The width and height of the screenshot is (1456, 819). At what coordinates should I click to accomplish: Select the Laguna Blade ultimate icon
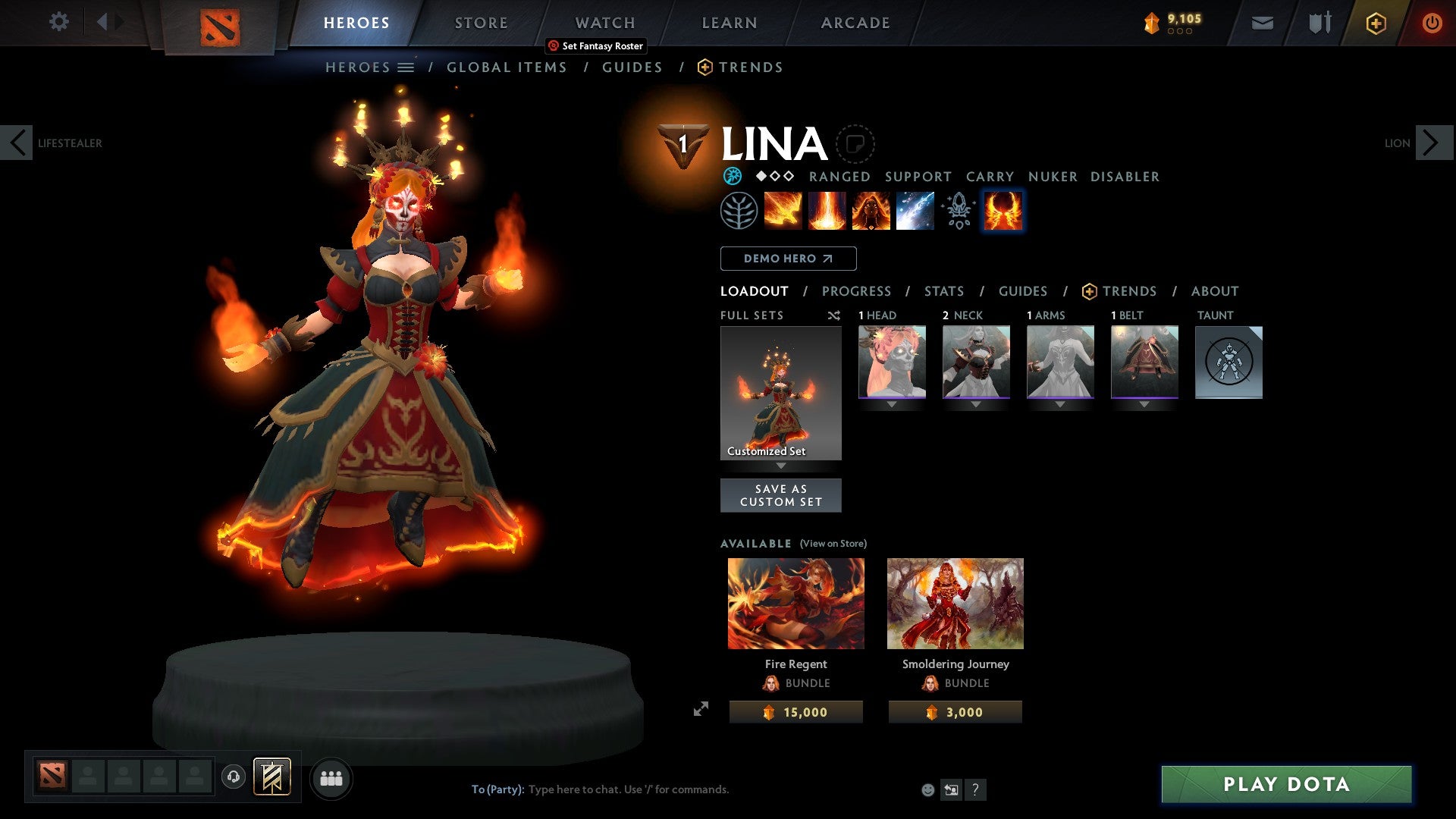915,210
